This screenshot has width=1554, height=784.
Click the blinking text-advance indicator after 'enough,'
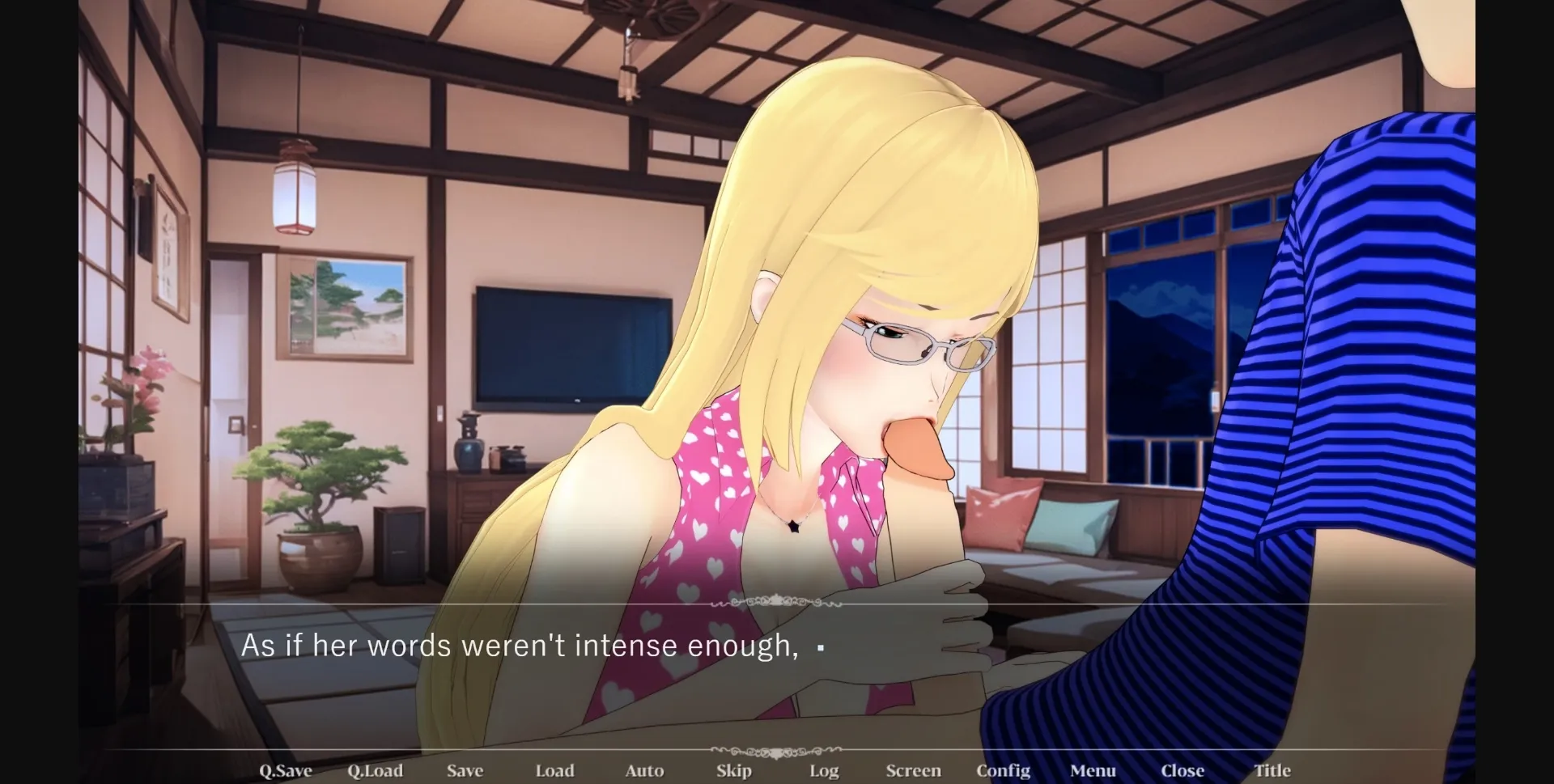coord(822,647)
